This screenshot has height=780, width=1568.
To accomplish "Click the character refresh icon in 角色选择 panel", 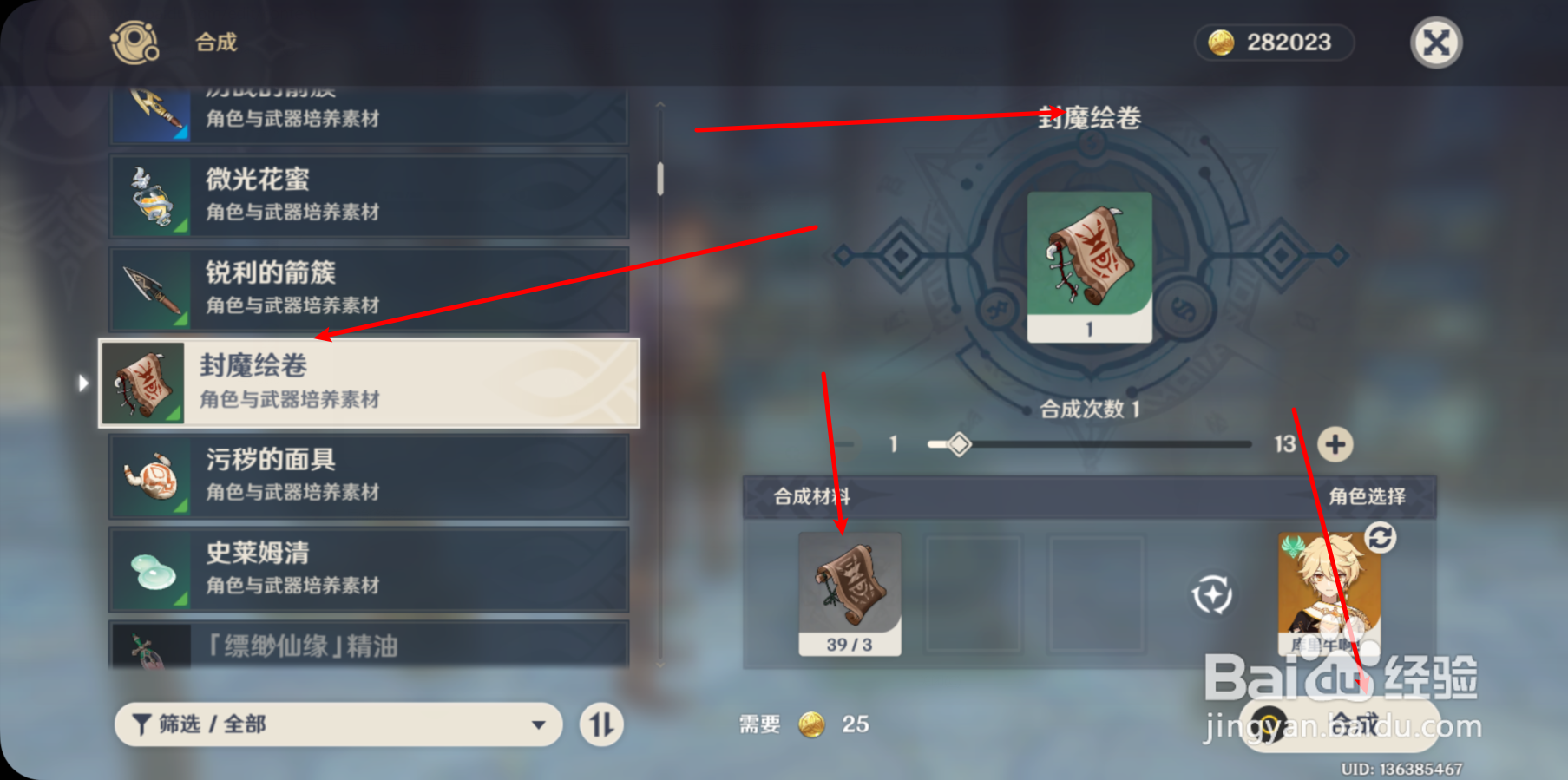I will click(x=1381, y=539).
